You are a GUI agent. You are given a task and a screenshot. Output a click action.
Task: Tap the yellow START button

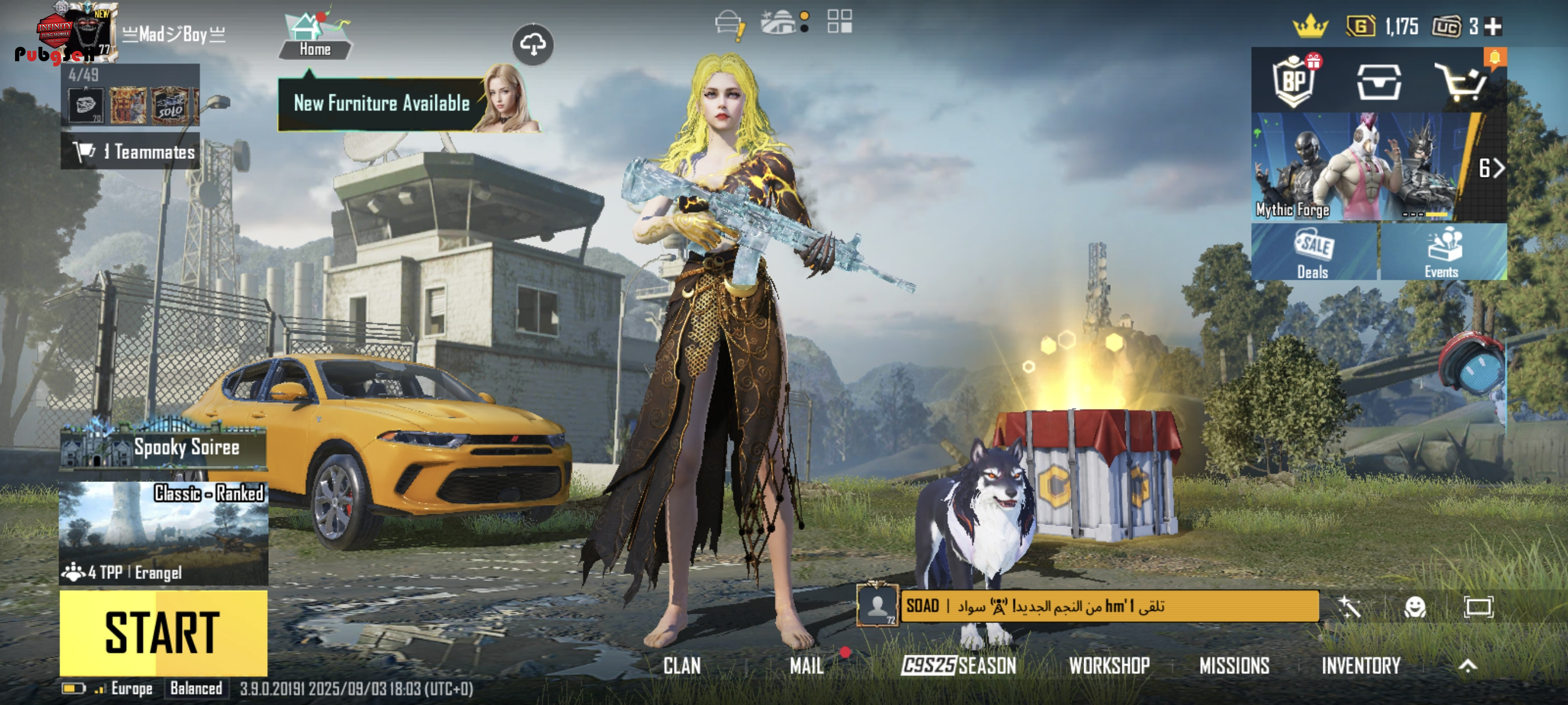pyautogui.click(x=163, y=632)
